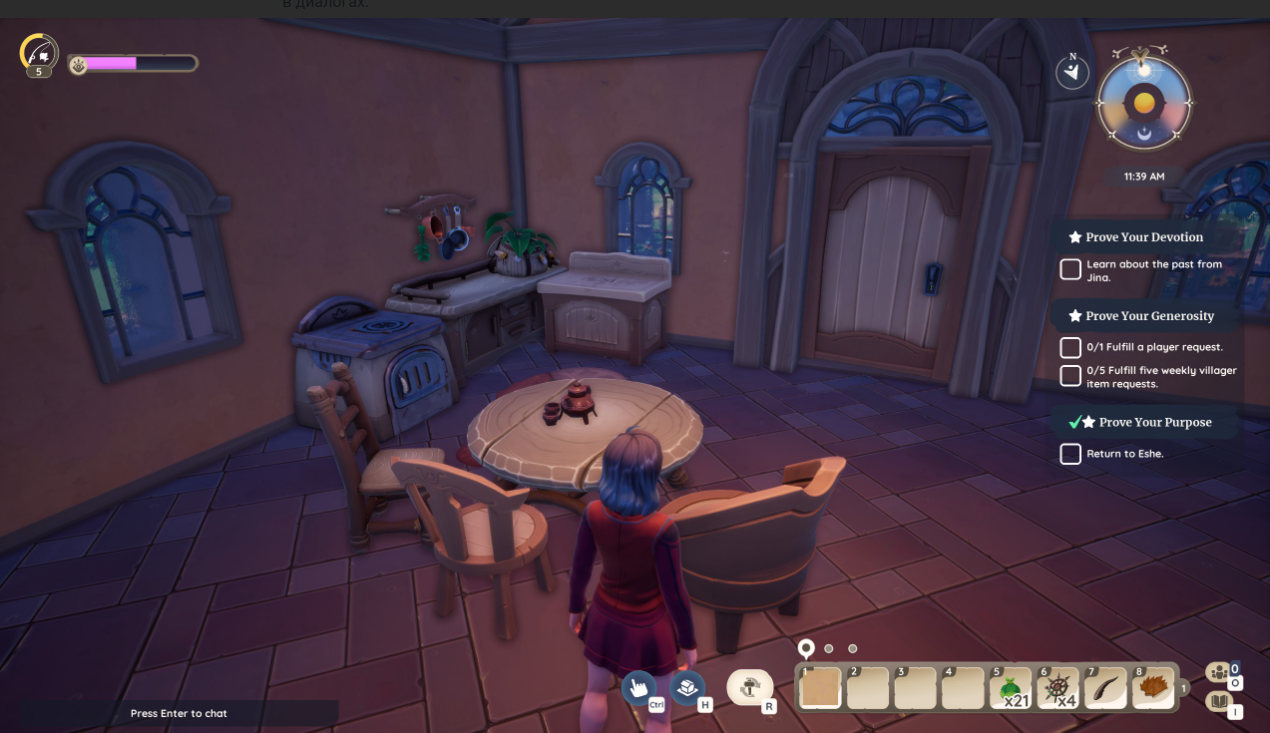Activate the tool swap wheel button
The height and width of the screenshot is (733, 1270).
point(750,687)
